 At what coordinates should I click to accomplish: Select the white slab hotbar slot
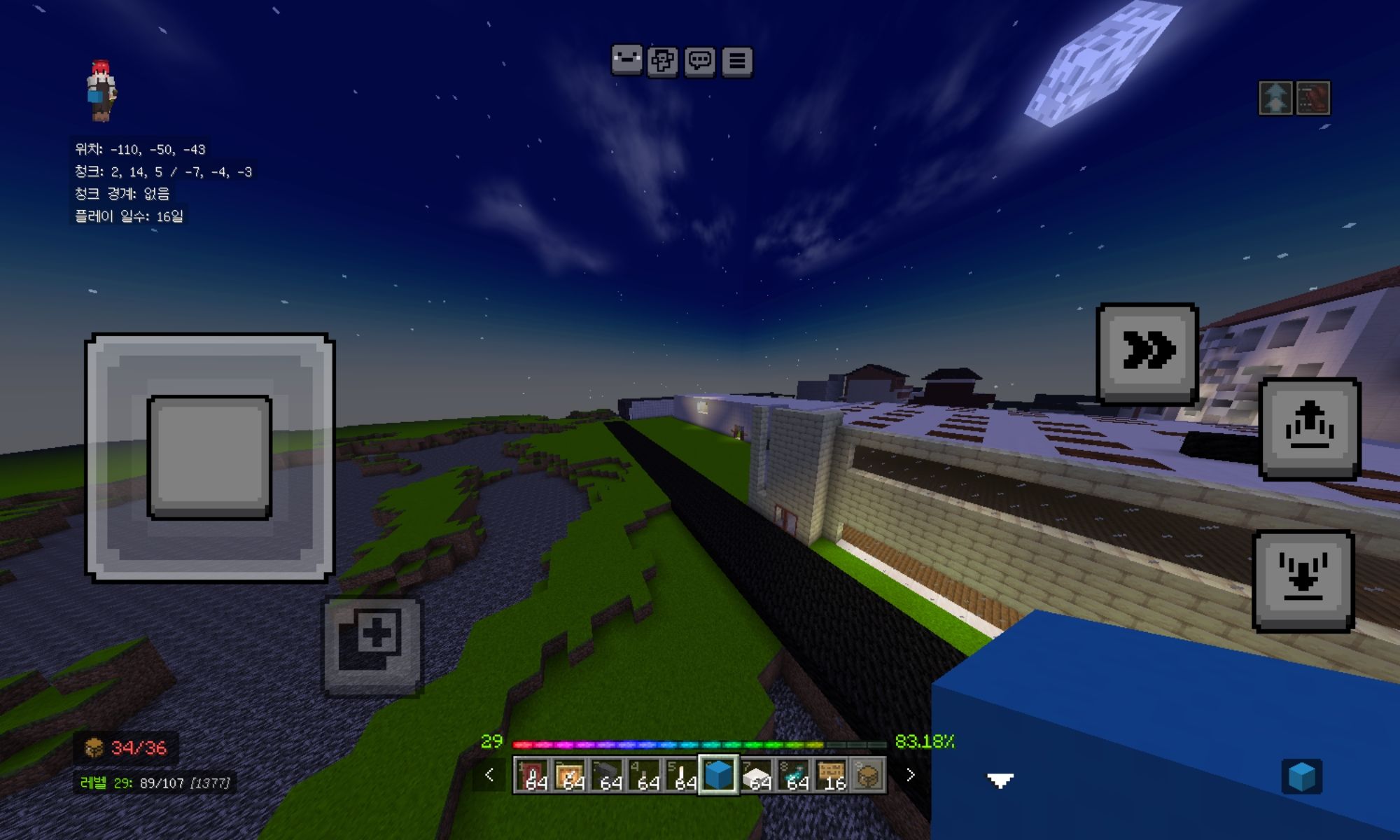(757, 775)
